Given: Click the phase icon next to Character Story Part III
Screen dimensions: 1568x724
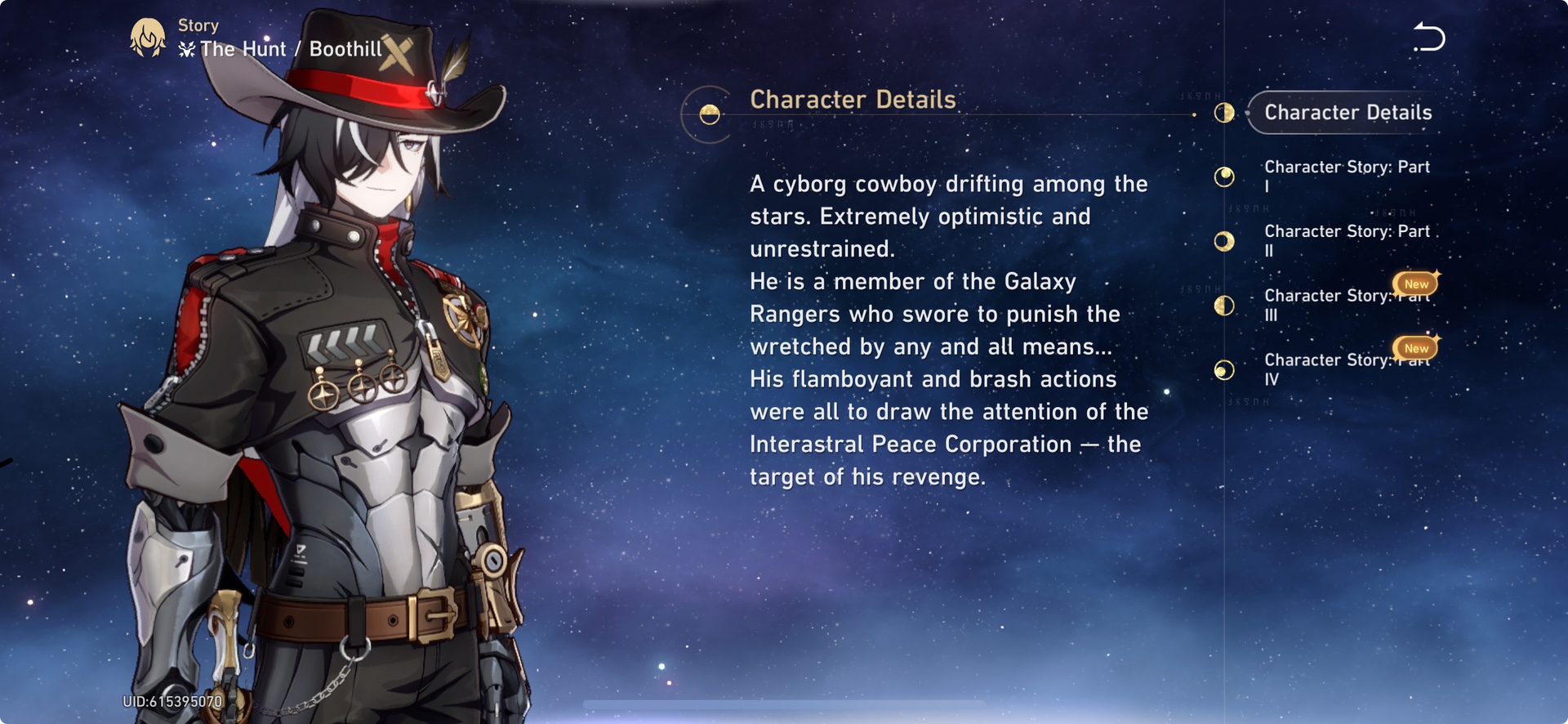Looking at the screenshot, I should pyautogui.click(x=1224, y=306).
